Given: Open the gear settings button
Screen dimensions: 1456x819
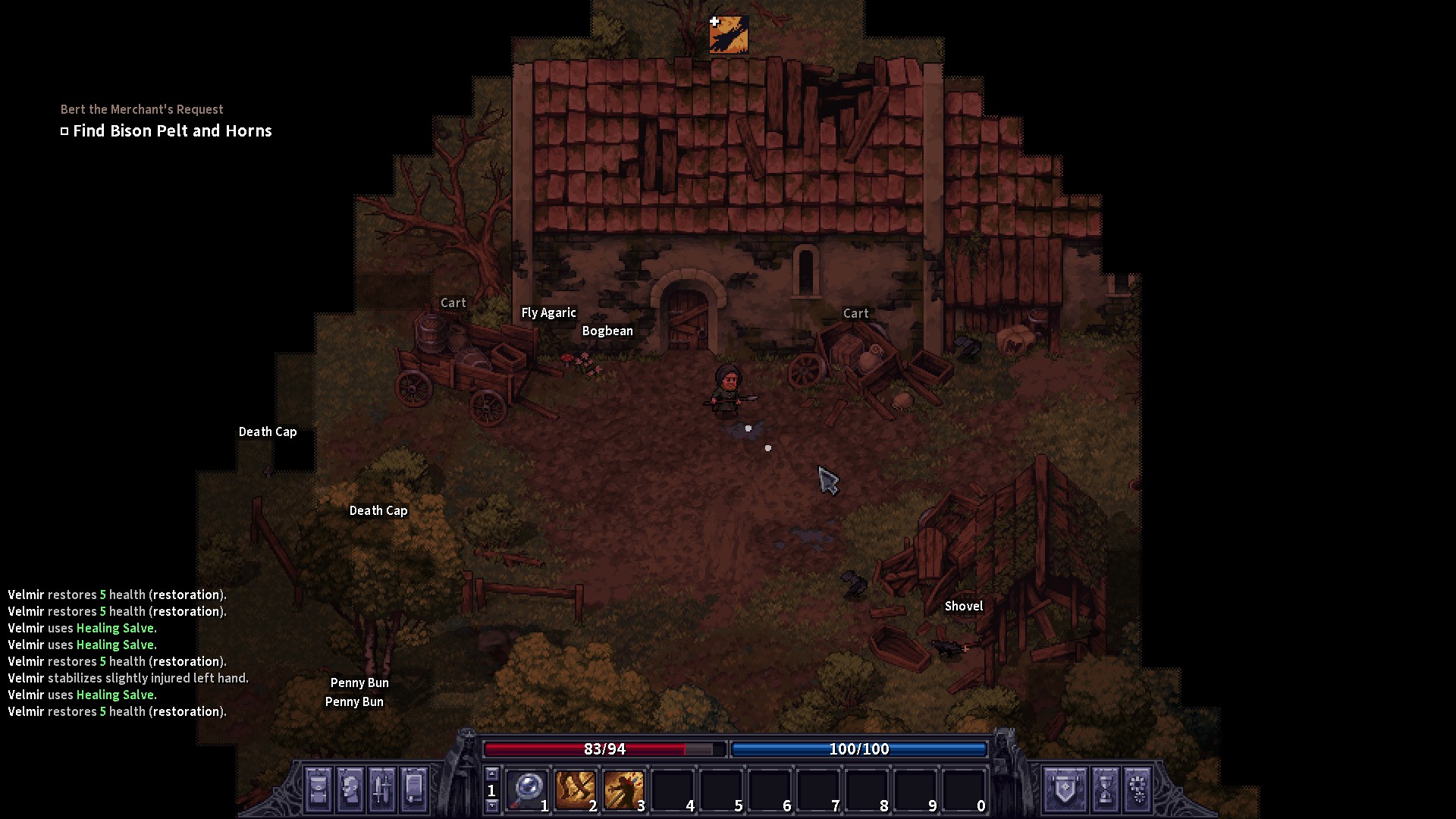Looking at the screenshot, I should pos(1138,789).
